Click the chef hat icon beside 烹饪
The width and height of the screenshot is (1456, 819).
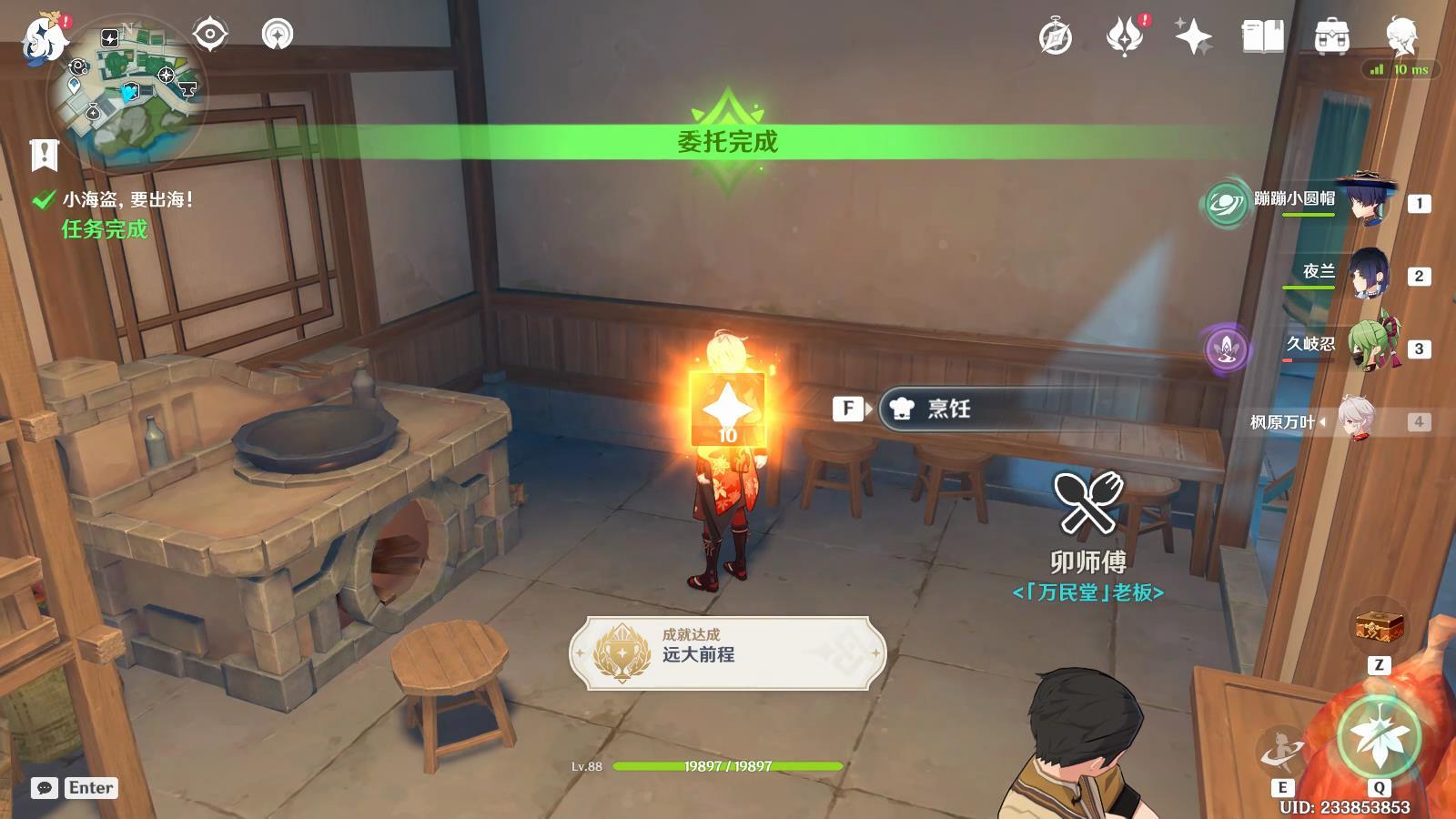click(x=902, y=409)
